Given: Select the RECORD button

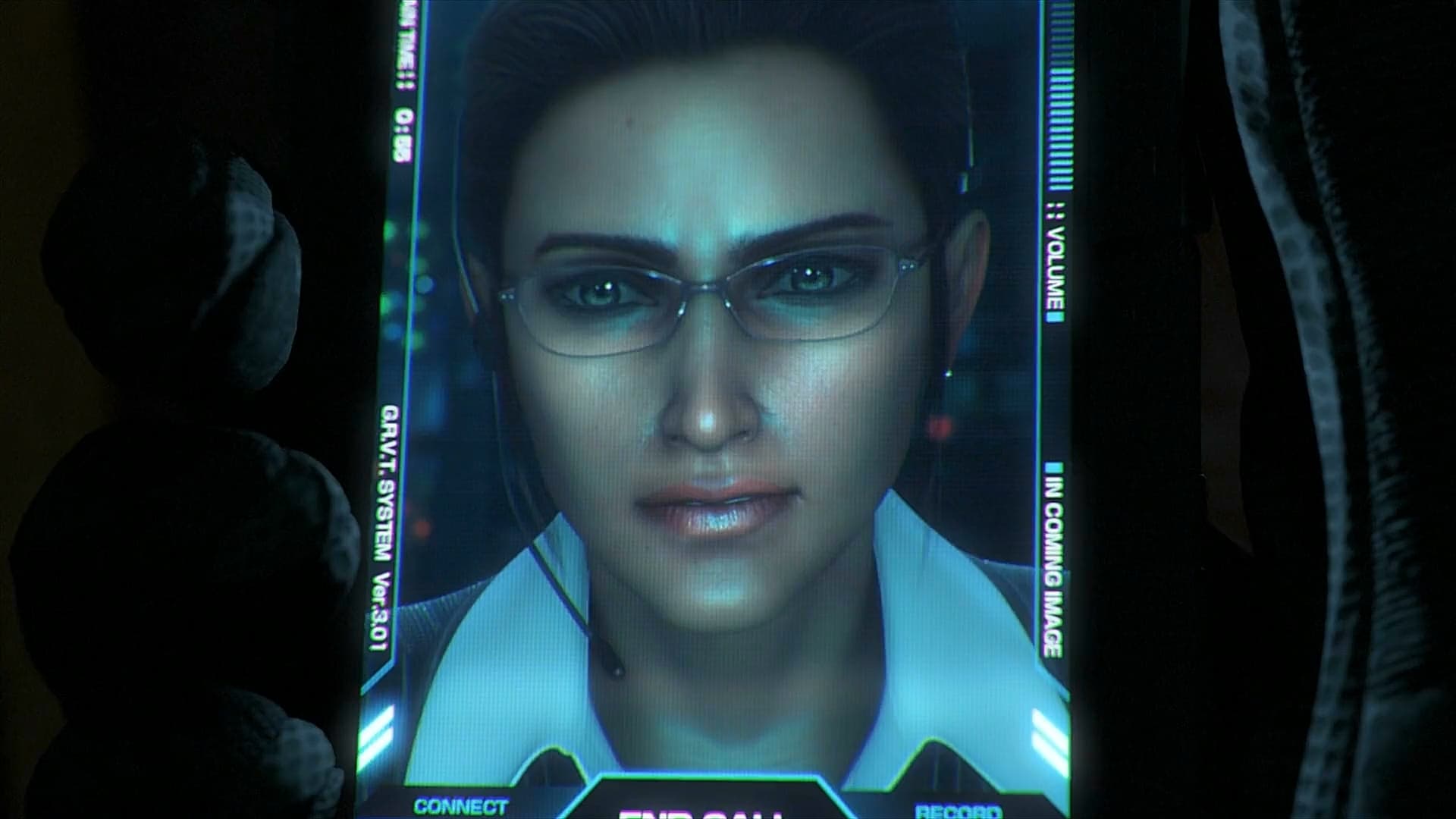Looking at the screenshot, I should (958, 810).
